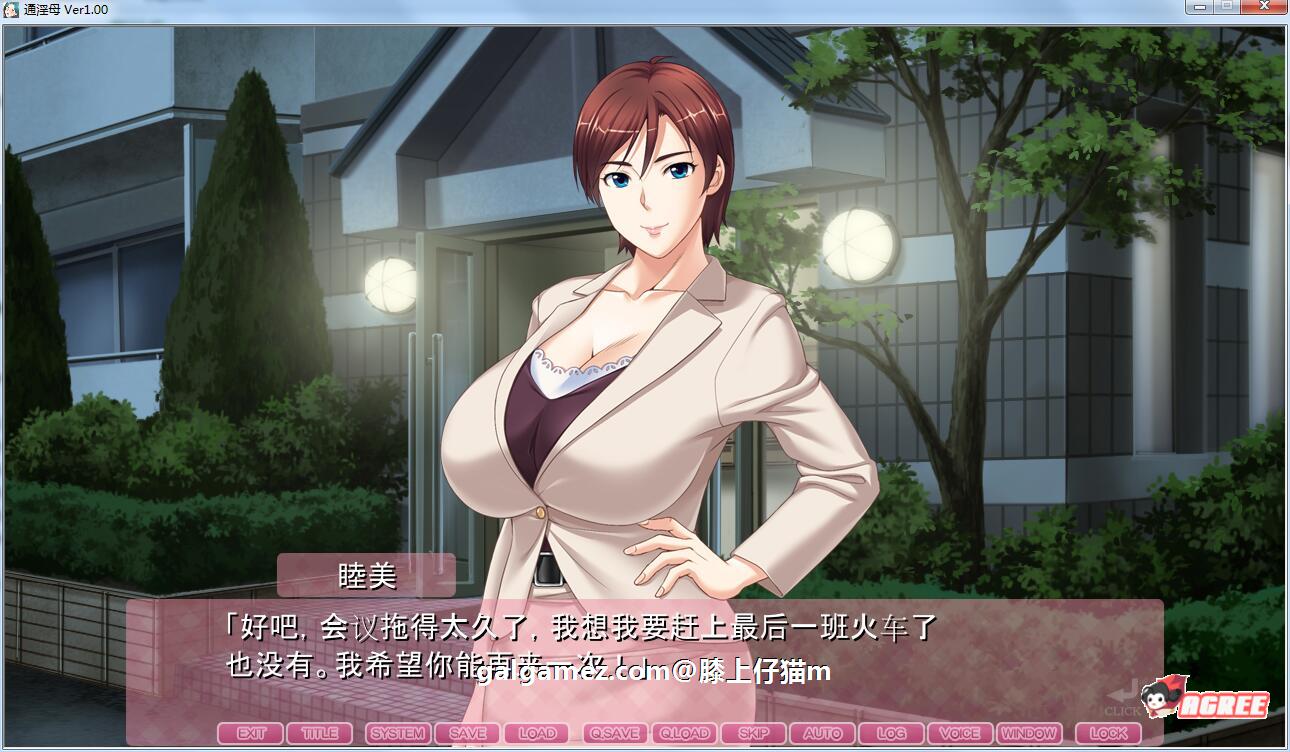The height and width of the screenshot is (752, 1290).
Task: Return to the TITLE screen
Action: 320,733
